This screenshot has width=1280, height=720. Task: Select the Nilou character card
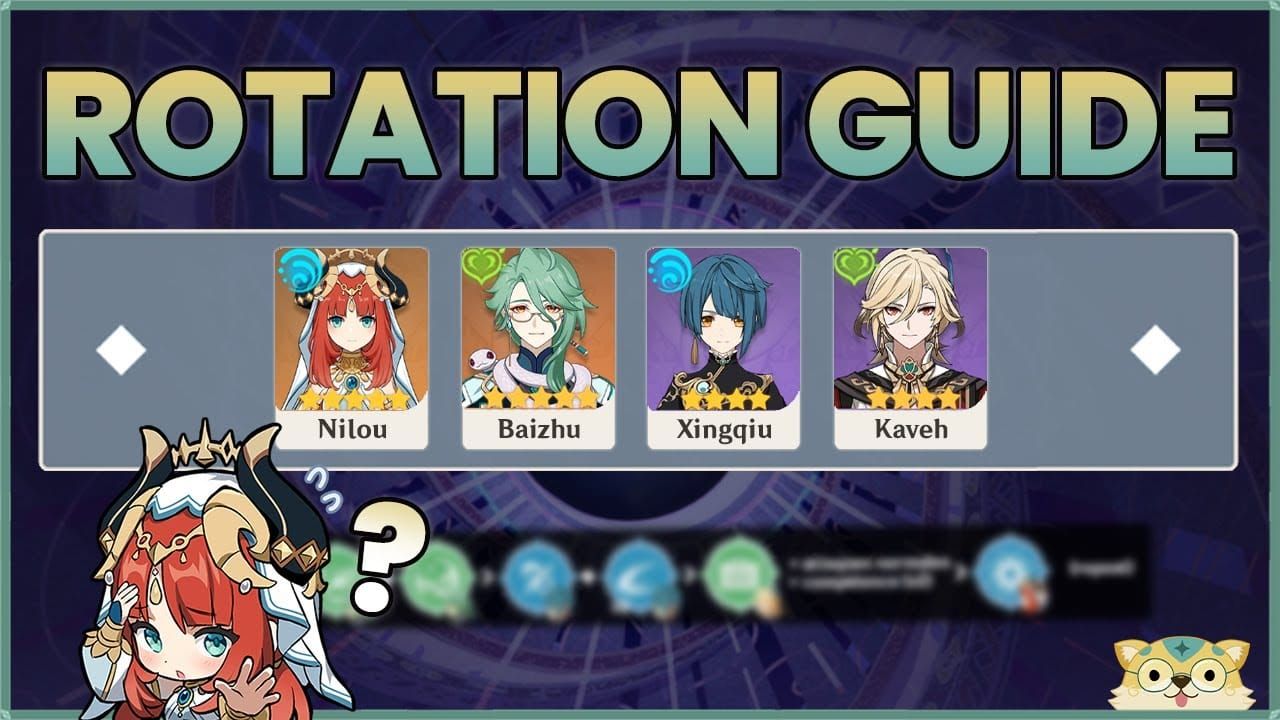[351, 348]
